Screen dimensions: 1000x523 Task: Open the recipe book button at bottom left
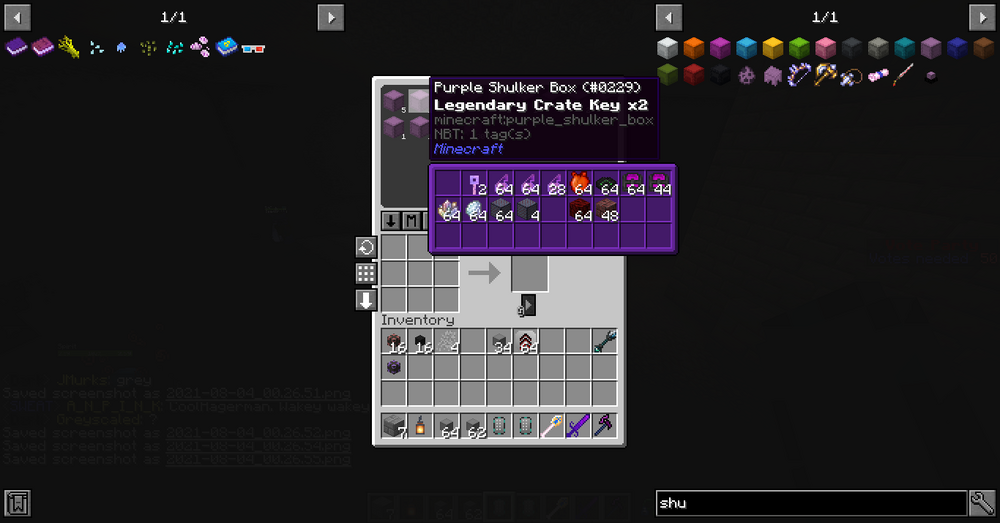click(17, 503)
